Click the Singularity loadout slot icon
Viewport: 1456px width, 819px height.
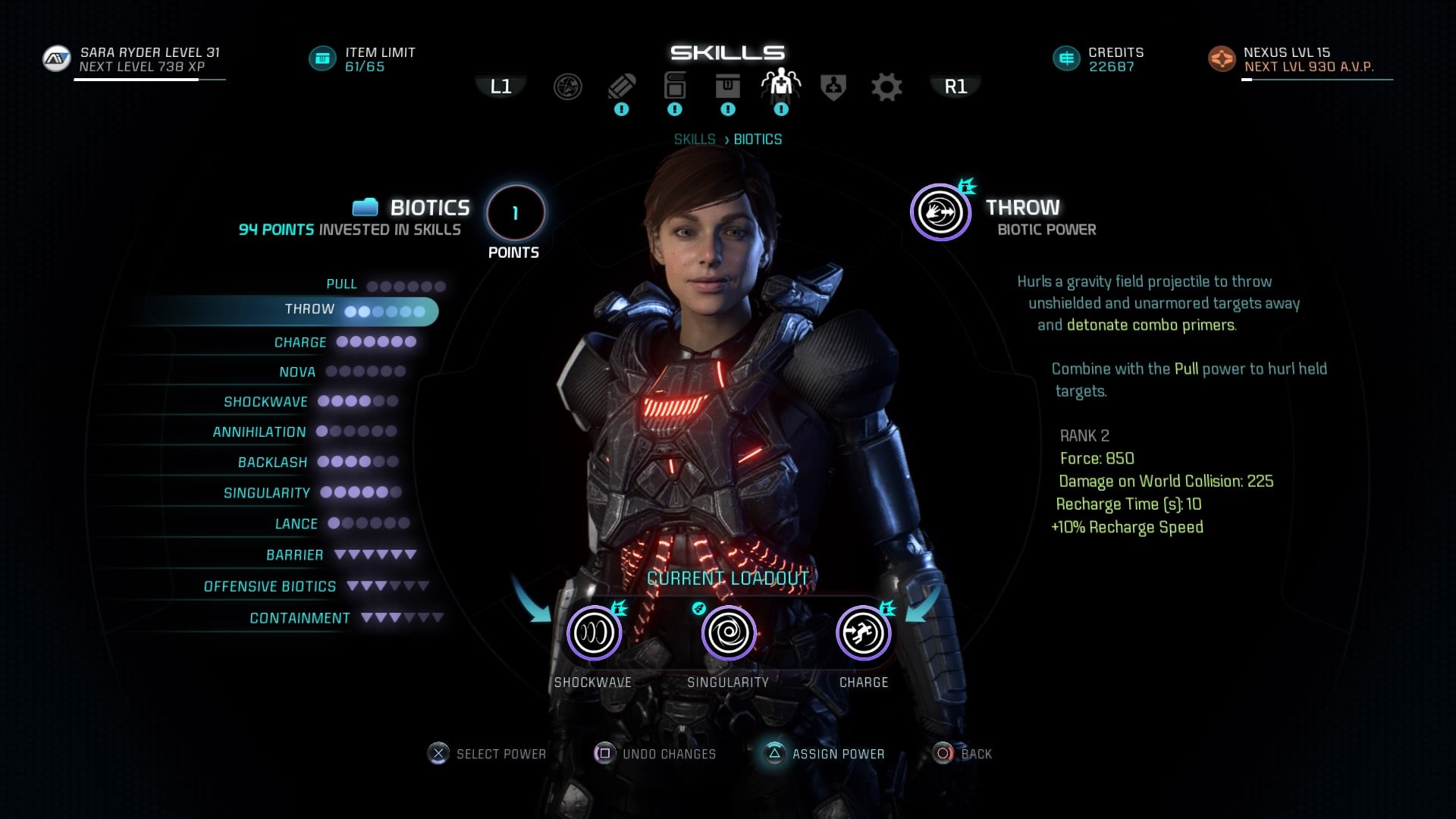[x=728, y=632]
